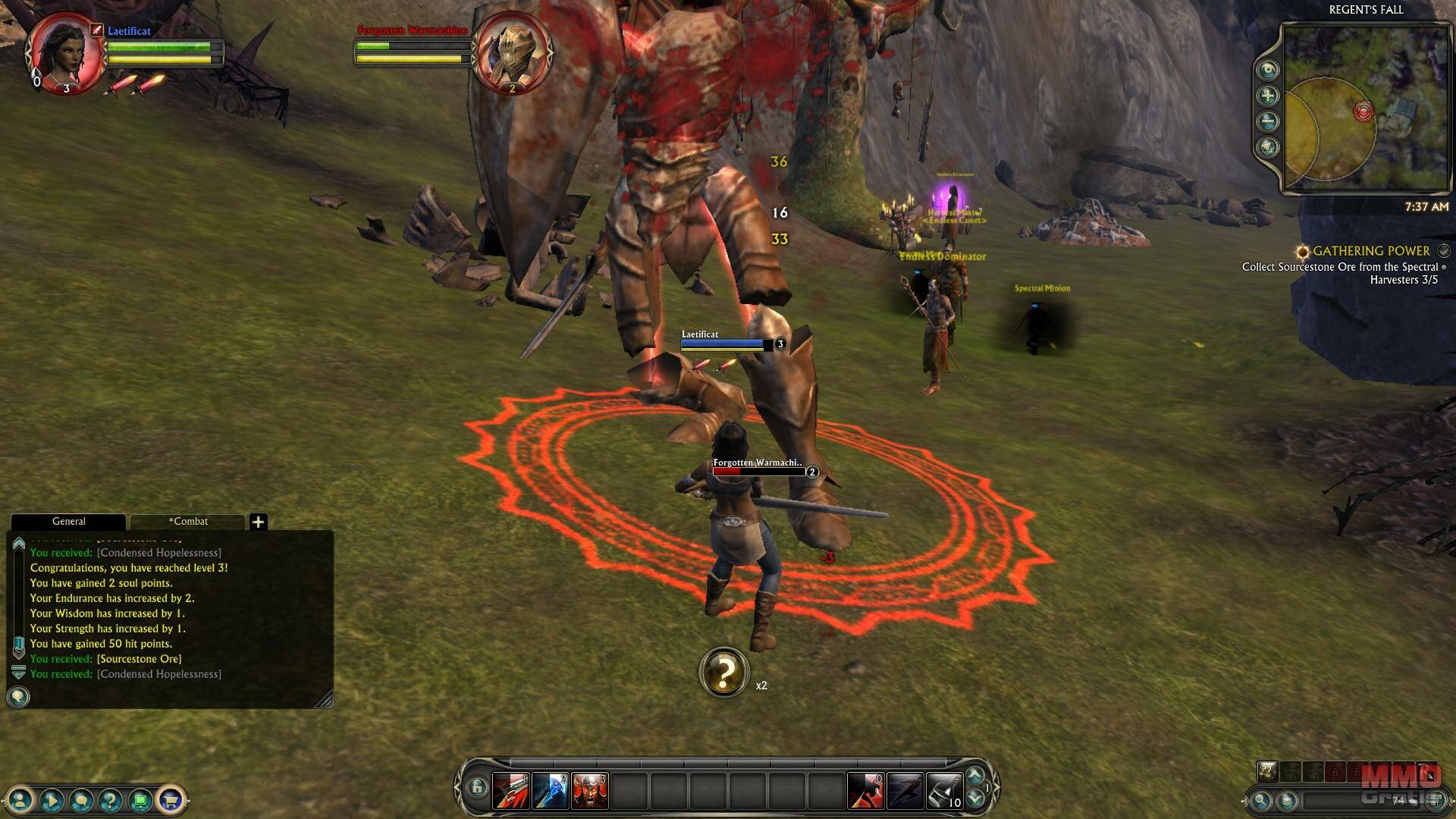Open the help question mark menu

pyautogui.click(x=110, y=799)
